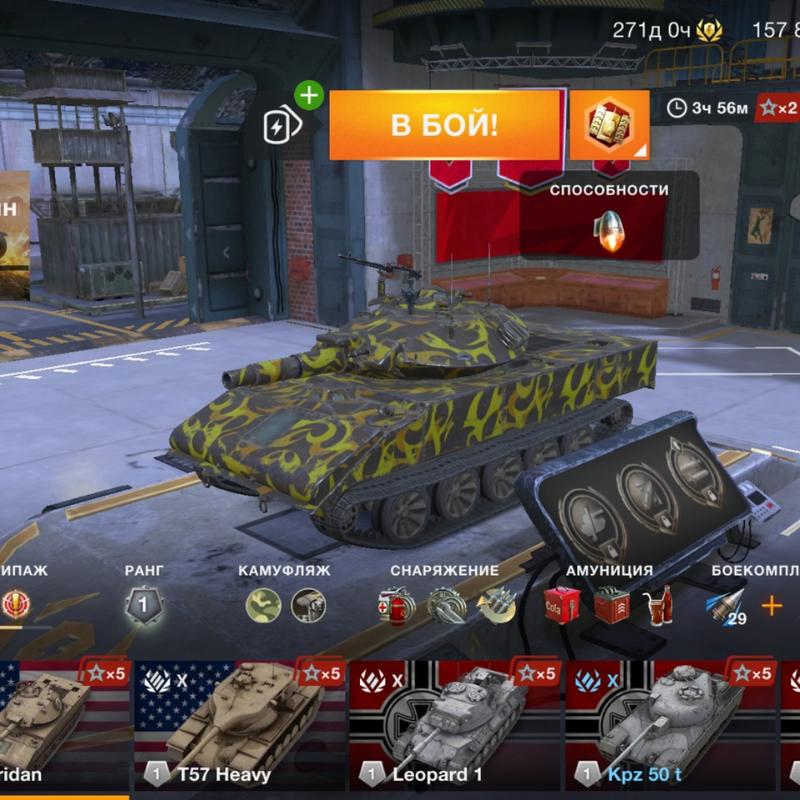Switch to the Kpz 50 t tank
Image resolution: width=800 pixels, height=800 pixels.
(x=671, y=723)
